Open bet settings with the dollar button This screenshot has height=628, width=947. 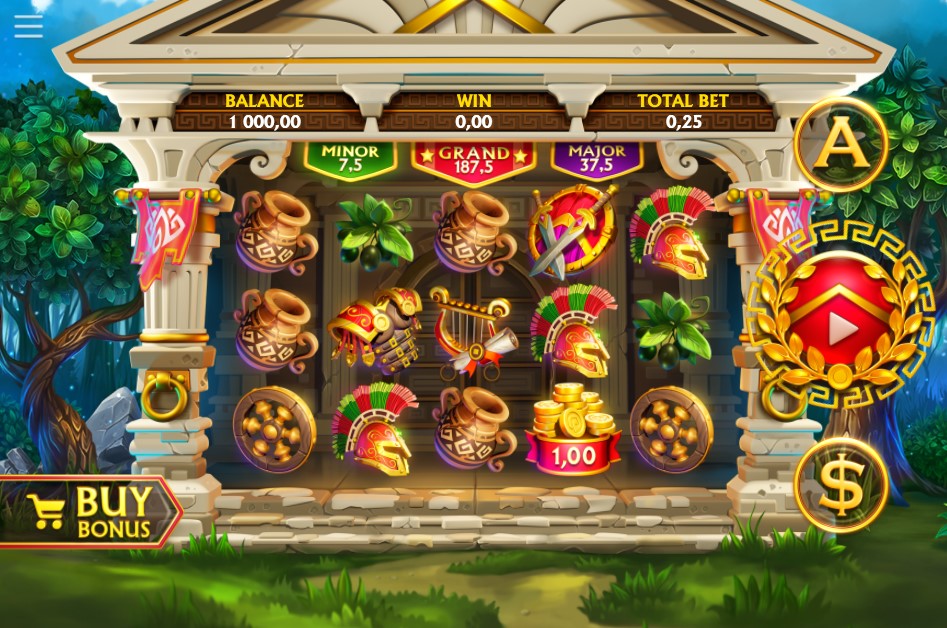click(x=841, y=486)
